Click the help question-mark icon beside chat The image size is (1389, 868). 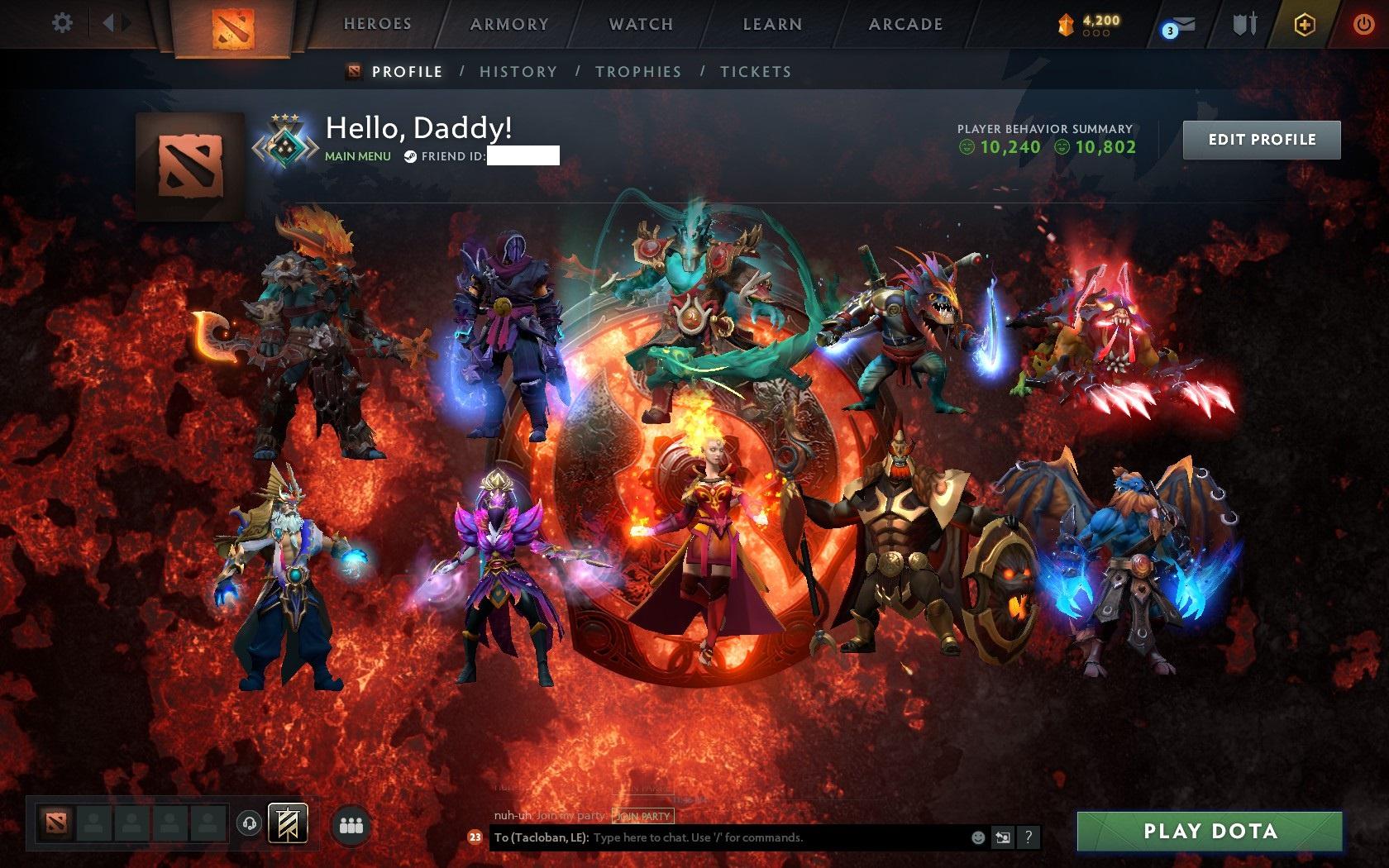[x=1029, y=837]
